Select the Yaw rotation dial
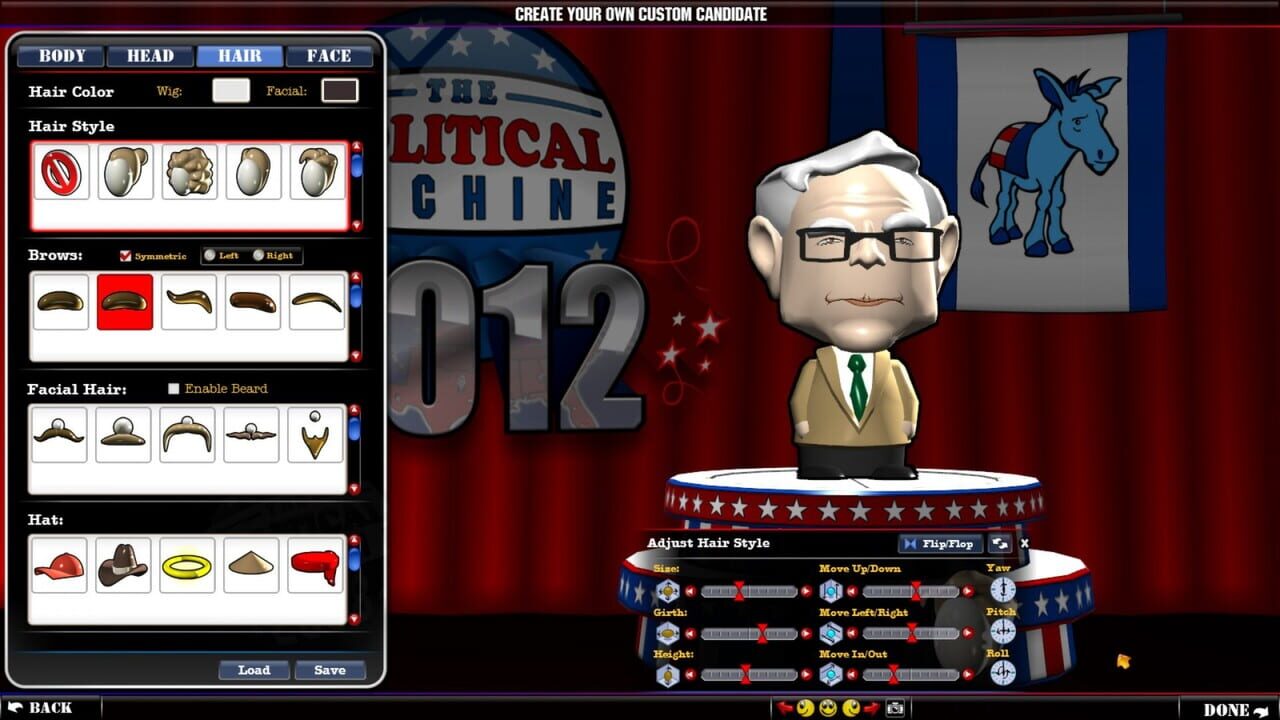 (1002, 590)
